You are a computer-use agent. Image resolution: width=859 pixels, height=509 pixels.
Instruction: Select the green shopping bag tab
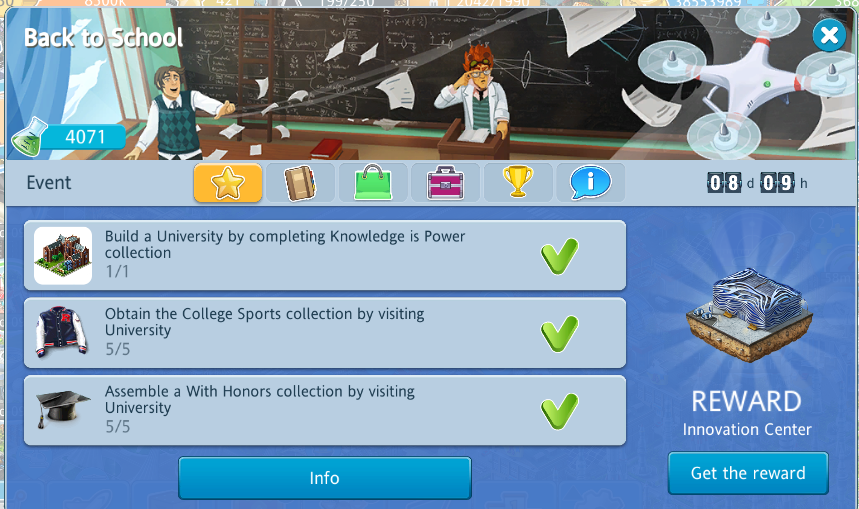pyautogui.click(x=373, y=183)
